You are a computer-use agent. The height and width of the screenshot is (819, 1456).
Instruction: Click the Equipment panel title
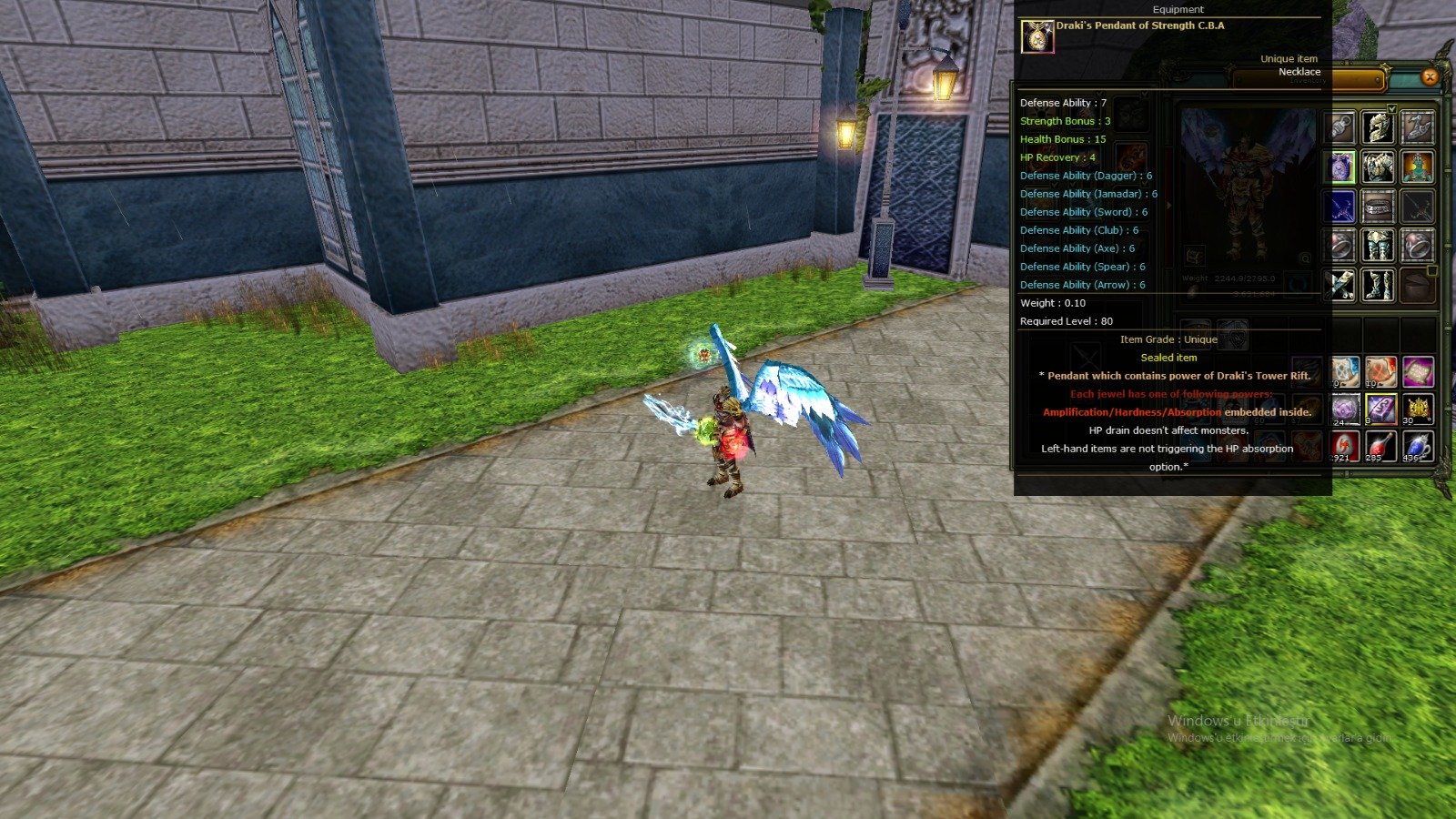[x=1177, y=9]
